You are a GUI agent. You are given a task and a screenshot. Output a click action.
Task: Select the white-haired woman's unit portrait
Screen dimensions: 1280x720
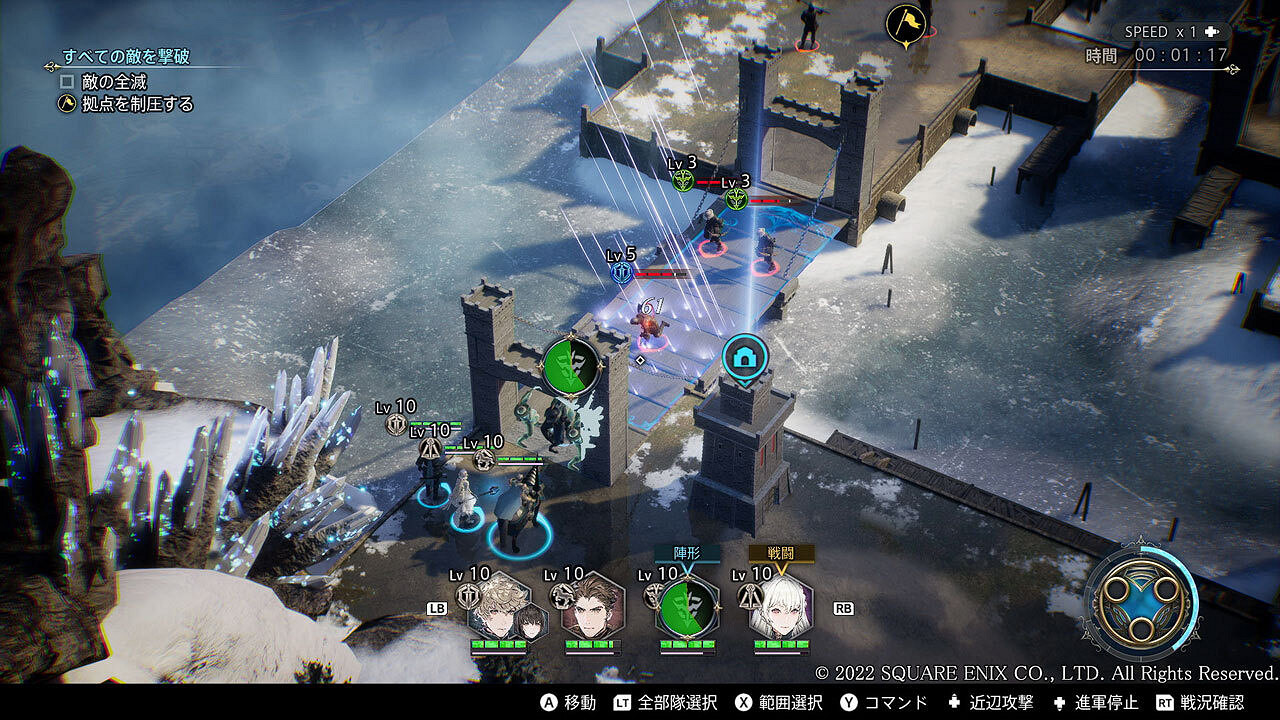[x=780, y=607]
